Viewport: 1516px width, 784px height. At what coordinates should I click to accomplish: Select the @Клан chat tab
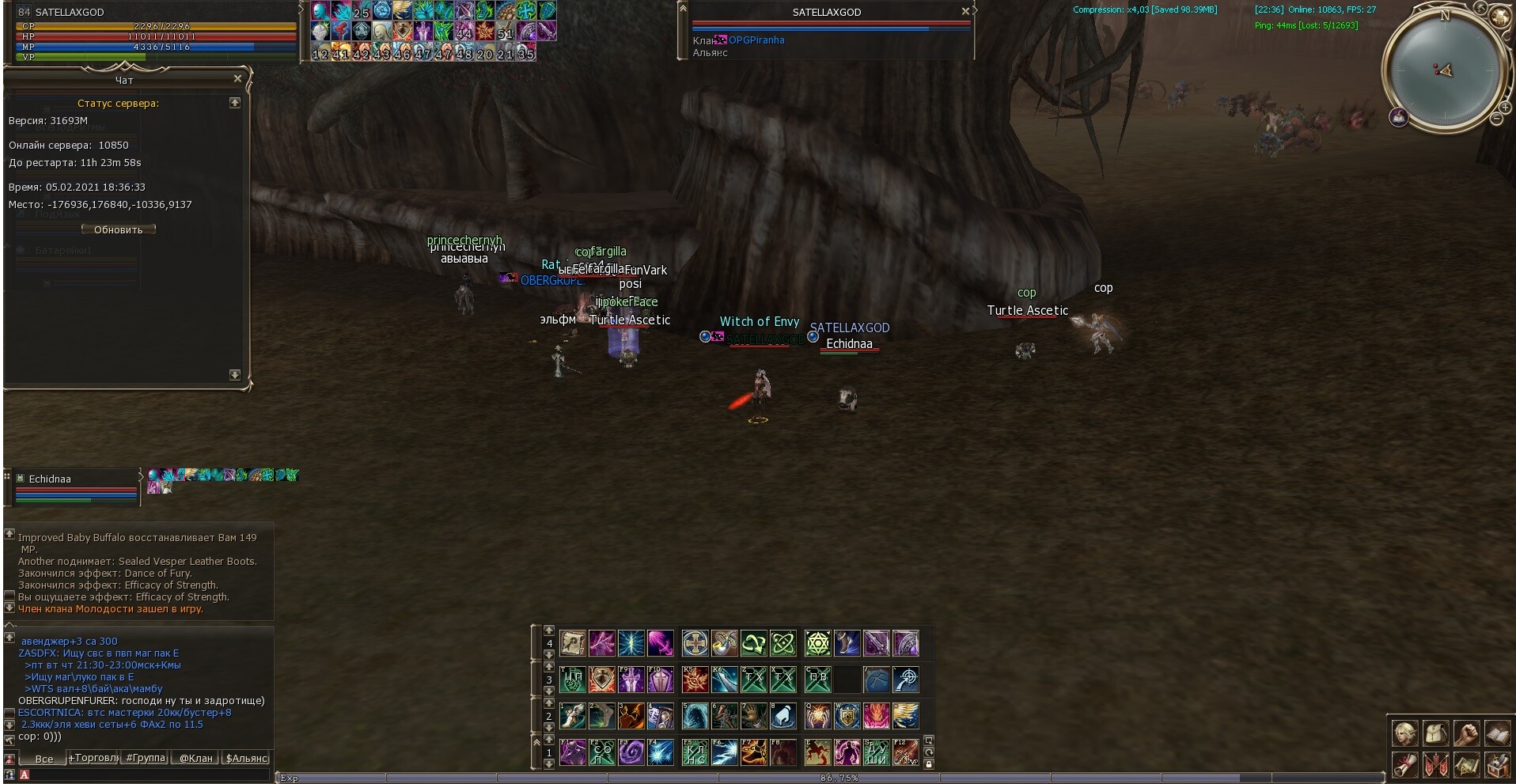pyautogui.click(x=195, y=758)
